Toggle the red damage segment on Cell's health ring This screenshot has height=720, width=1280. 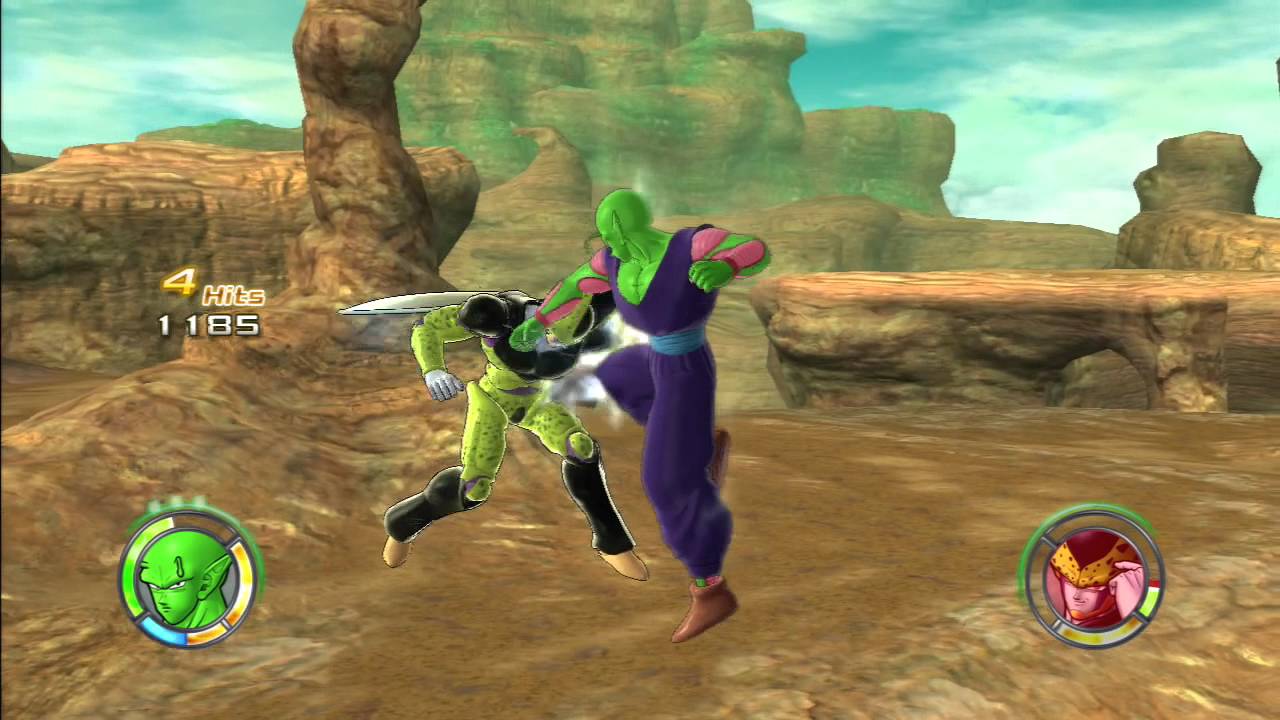(x=1153, y=582)
